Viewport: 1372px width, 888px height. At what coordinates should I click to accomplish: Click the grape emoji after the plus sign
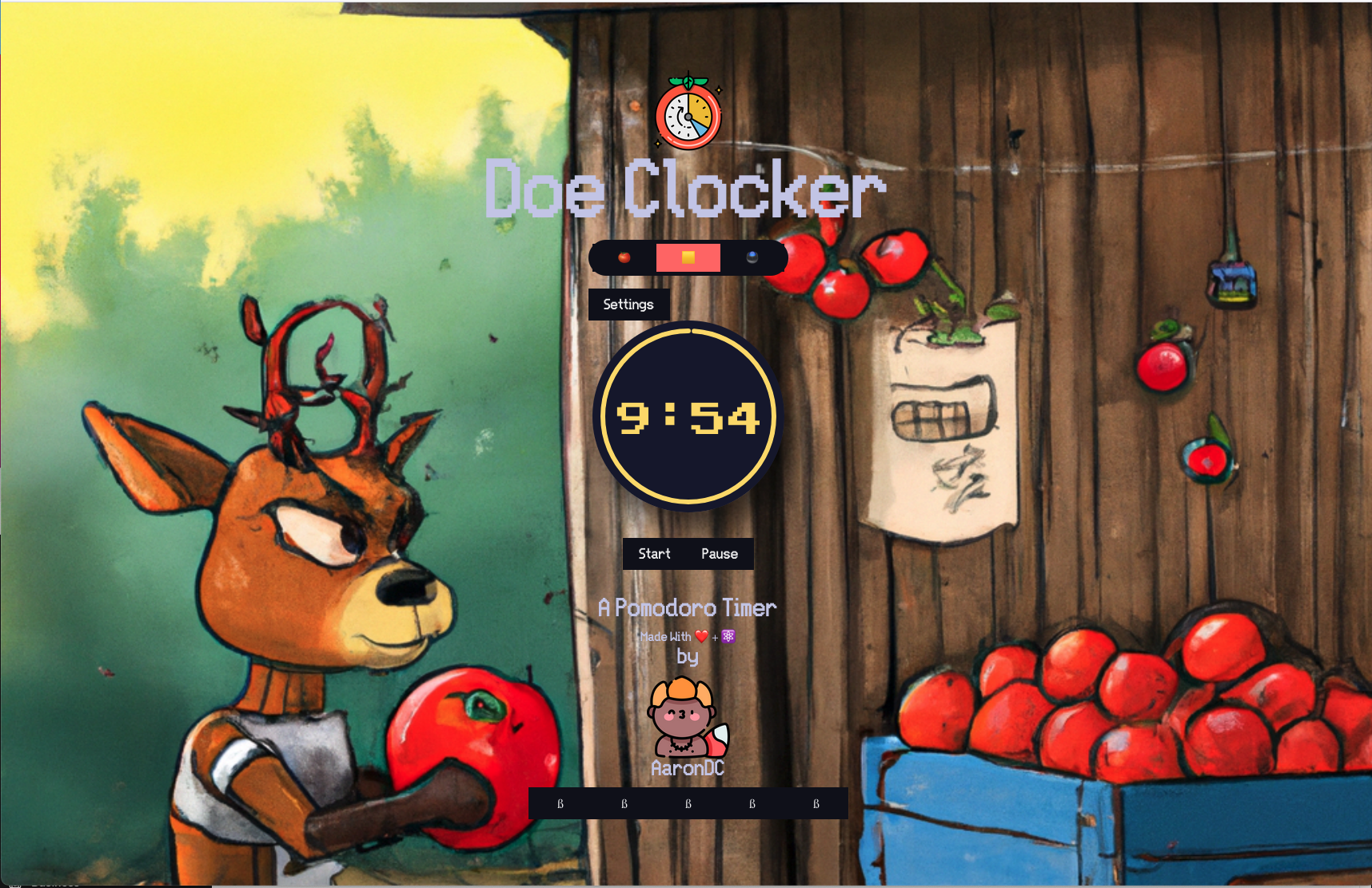tap(727, 636)
